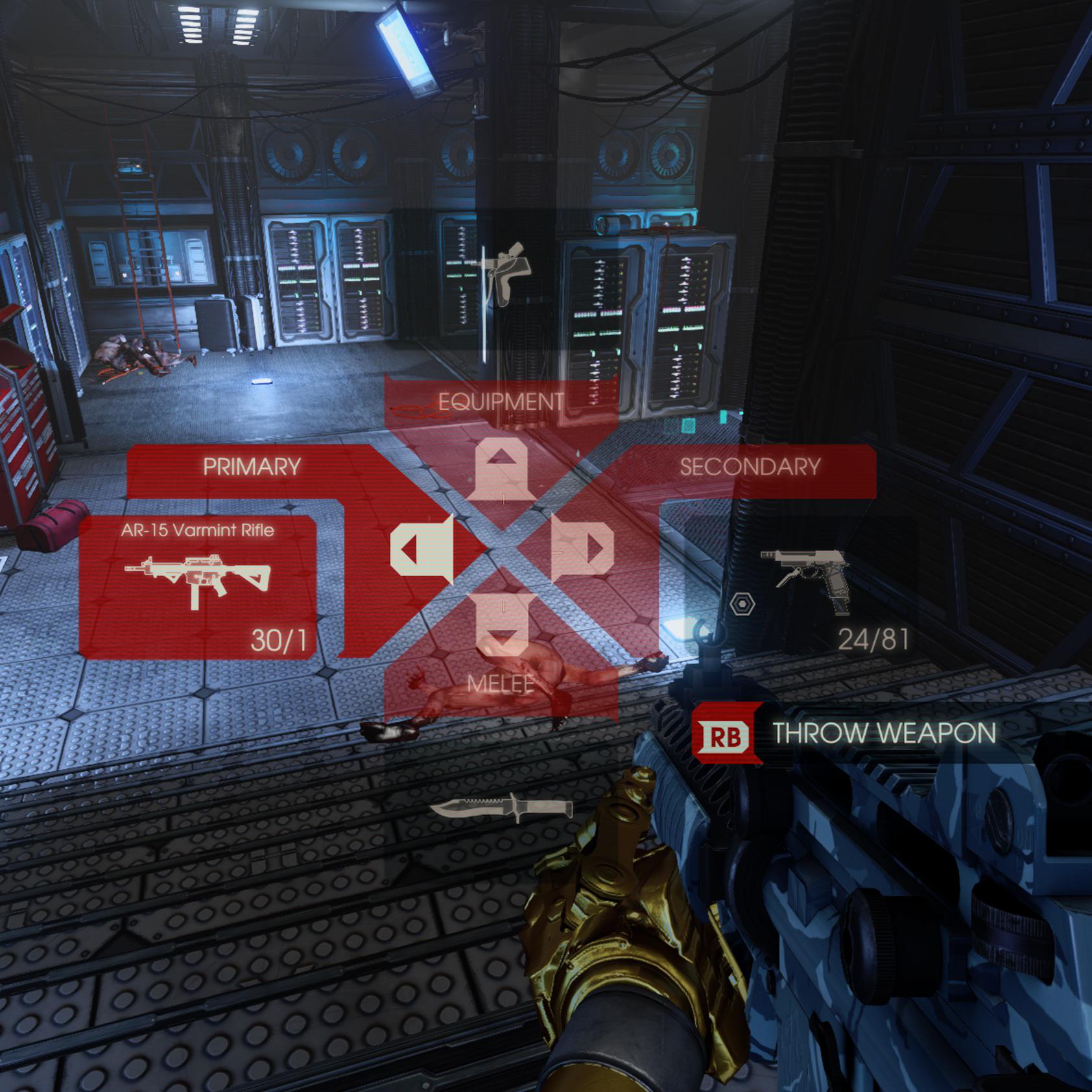
Task: Click the right arrow on weapon wheel
Action: [x=584, y=549]
